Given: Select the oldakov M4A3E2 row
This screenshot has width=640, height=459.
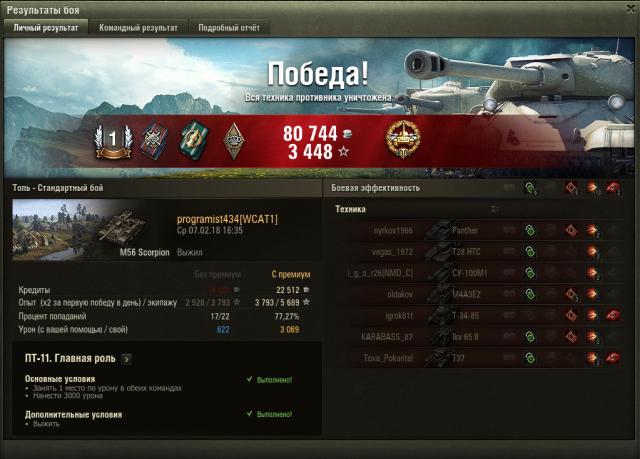Looking at the screenshot, I should 480,294.
